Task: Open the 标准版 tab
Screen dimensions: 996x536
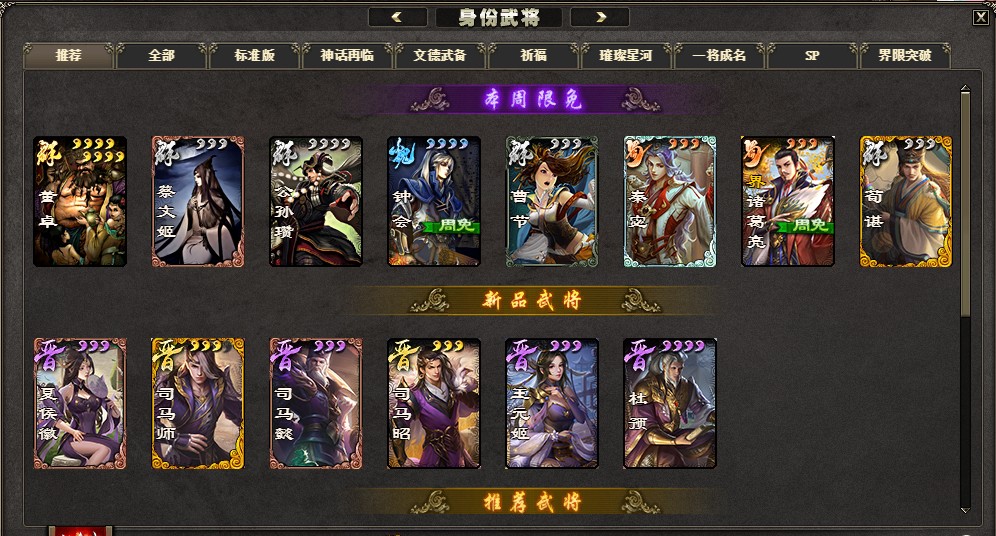Action: click(x=255, y=56)
